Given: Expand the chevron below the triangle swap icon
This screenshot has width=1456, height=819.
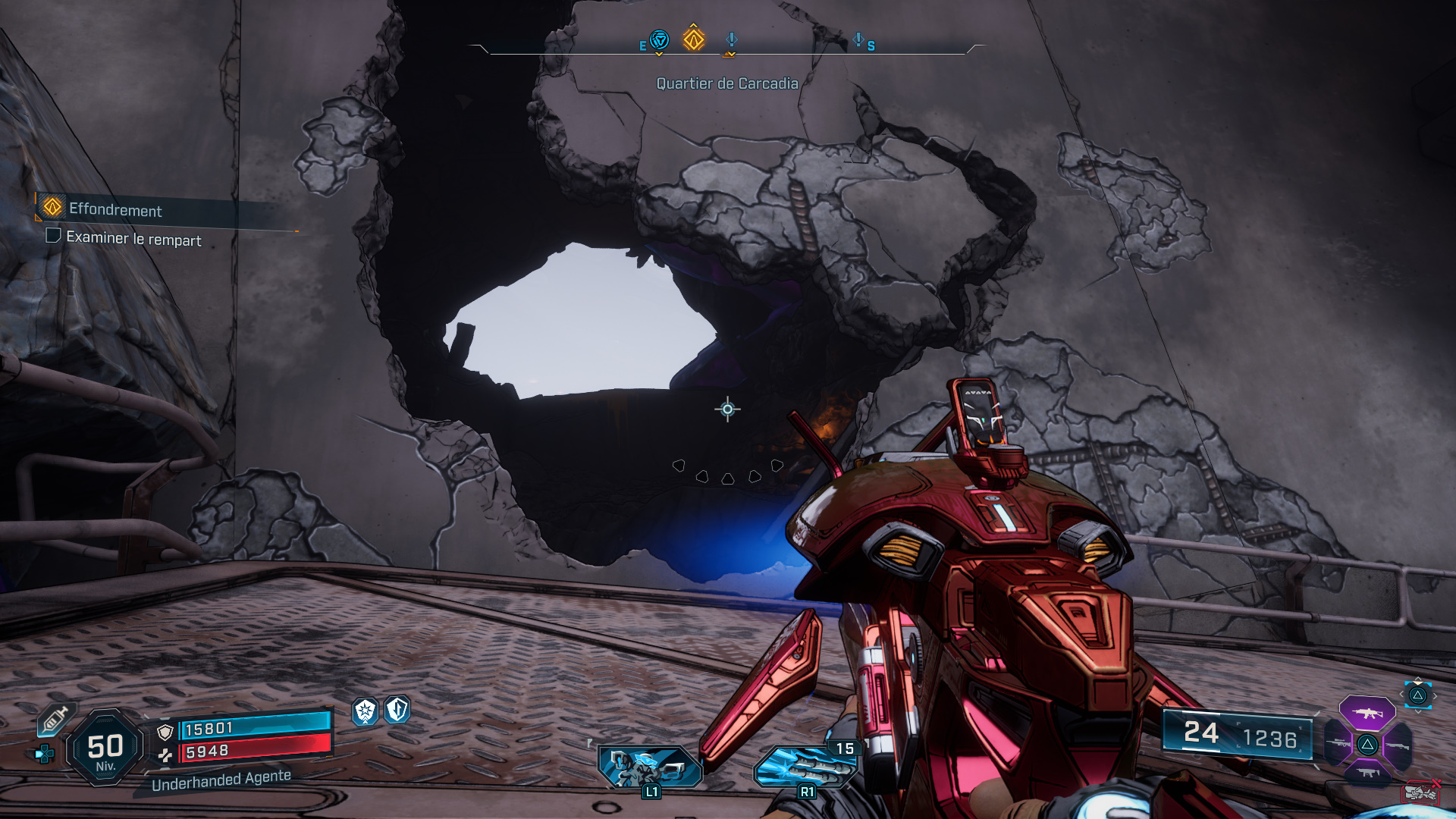Looking at the screenshot, I should (x=1417, y=711).
